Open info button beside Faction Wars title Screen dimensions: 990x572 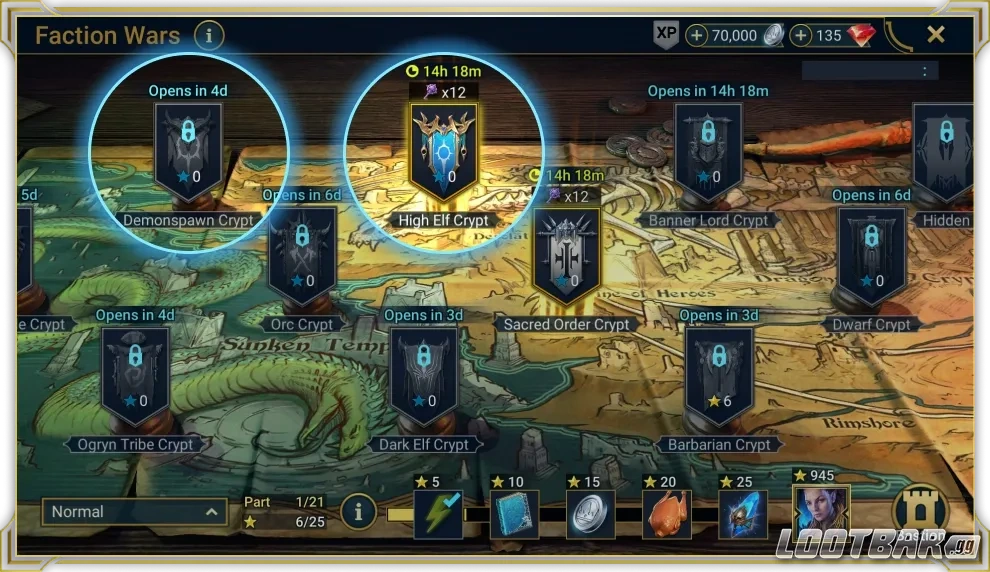point(209,36)
